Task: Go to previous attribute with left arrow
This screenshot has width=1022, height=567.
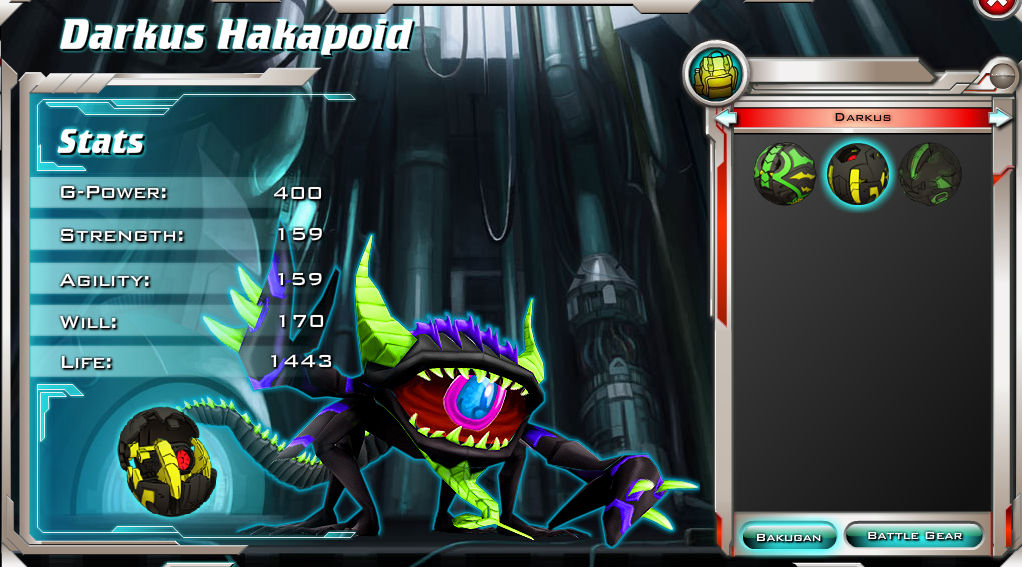Action: click(727, 118)
